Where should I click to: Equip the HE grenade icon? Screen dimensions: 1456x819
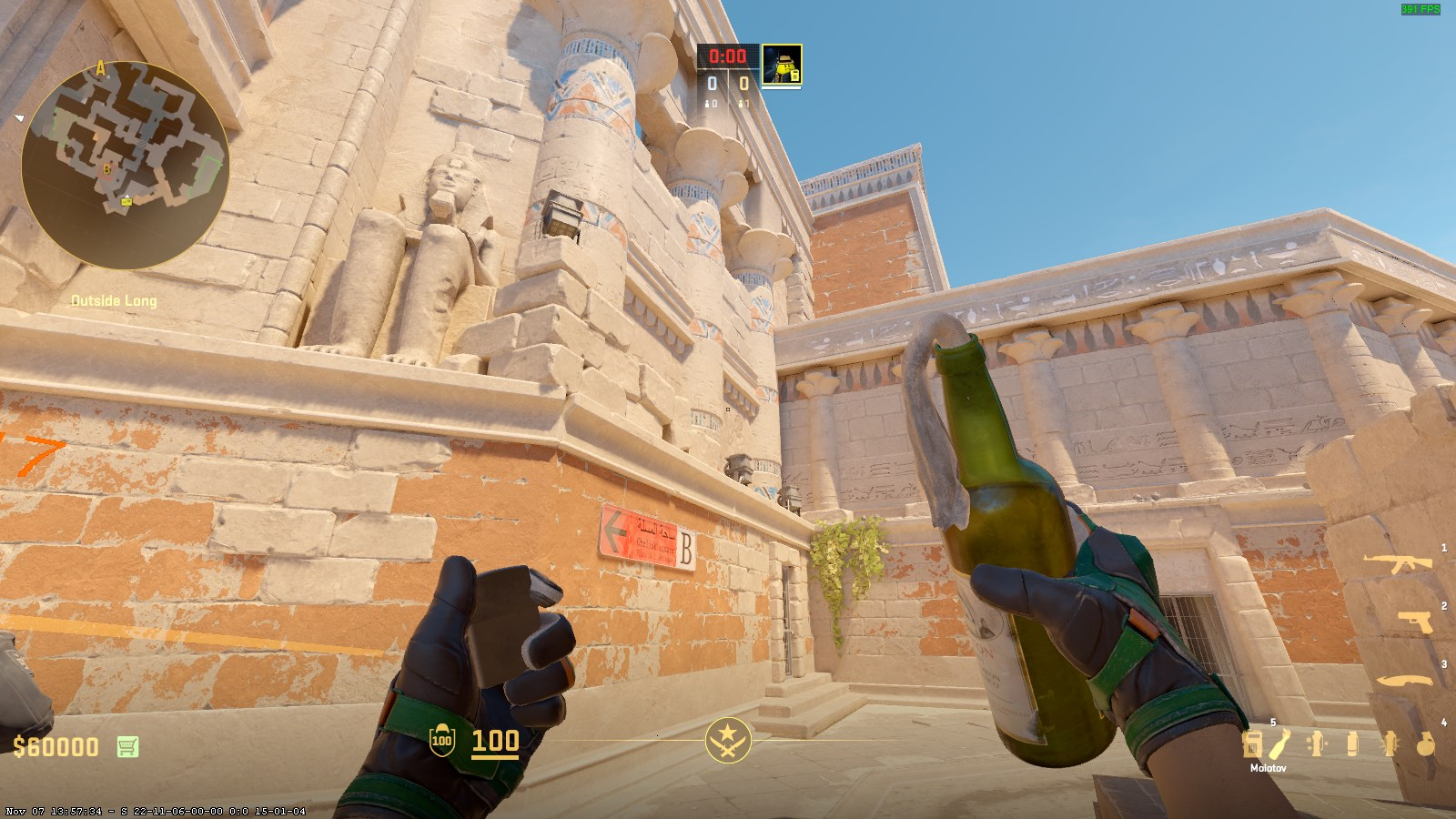coord(1424,744)
